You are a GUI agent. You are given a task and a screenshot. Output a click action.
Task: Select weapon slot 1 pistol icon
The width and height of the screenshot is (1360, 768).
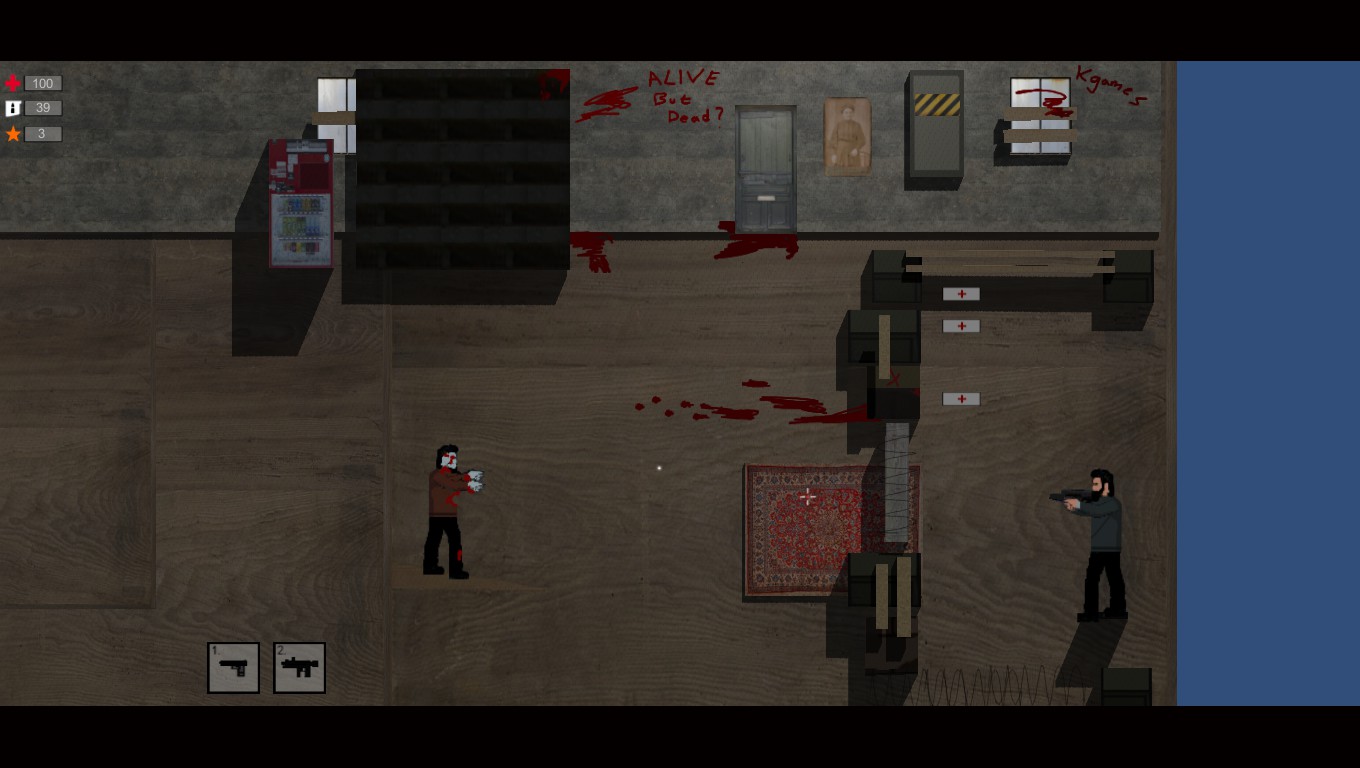click(233, 667)
